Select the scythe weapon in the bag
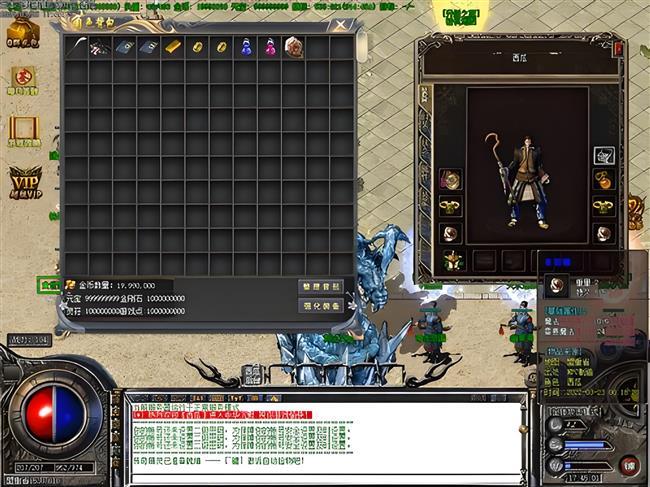Viewport: 650px width, 487px height. click(78, 47)
